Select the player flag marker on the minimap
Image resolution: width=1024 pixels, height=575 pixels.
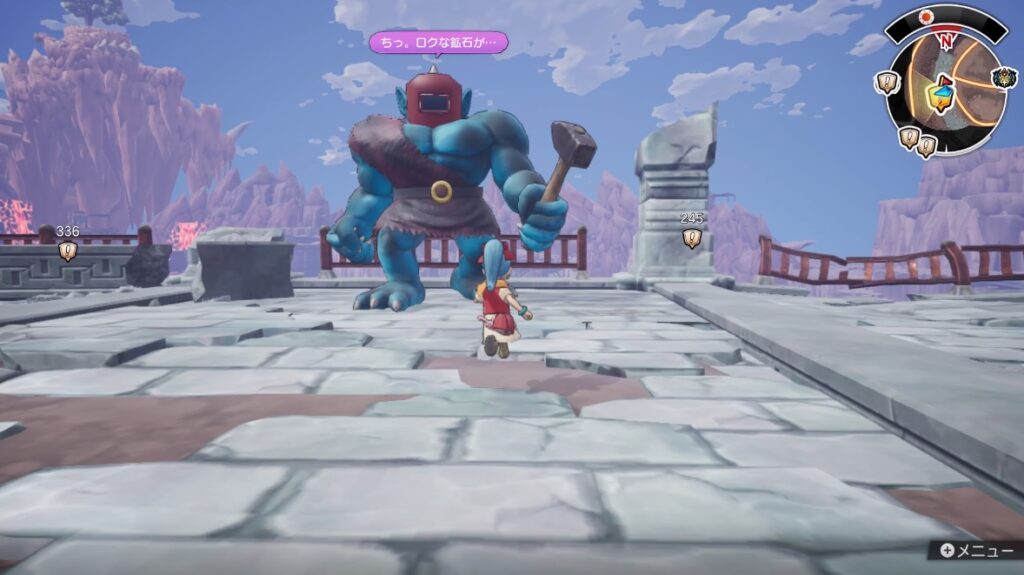pyautogui.click(x=941, y=95)
